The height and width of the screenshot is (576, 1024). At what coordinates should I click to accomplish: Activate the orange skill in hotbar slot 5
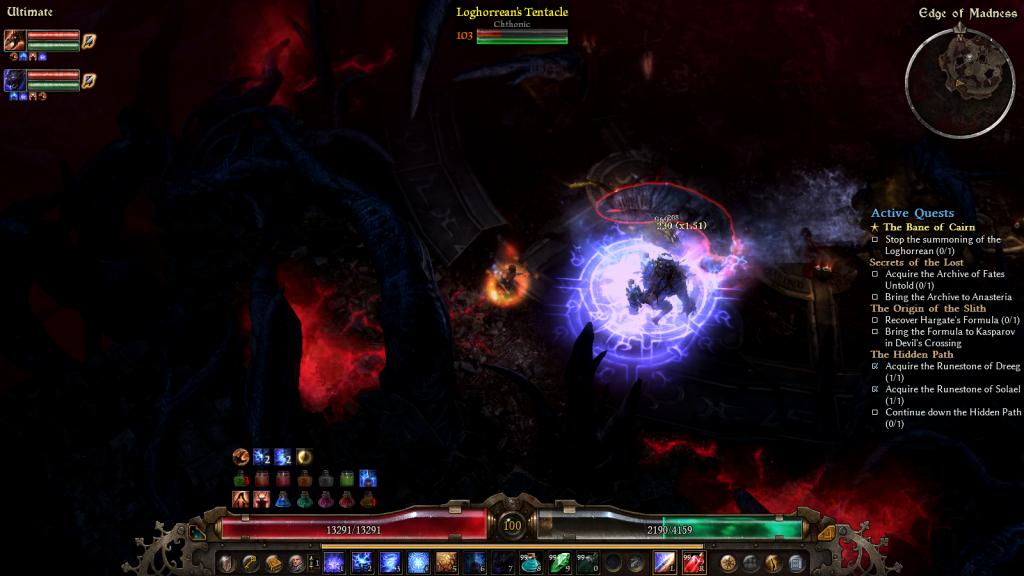pyautogui.click(x=446, y=562)
